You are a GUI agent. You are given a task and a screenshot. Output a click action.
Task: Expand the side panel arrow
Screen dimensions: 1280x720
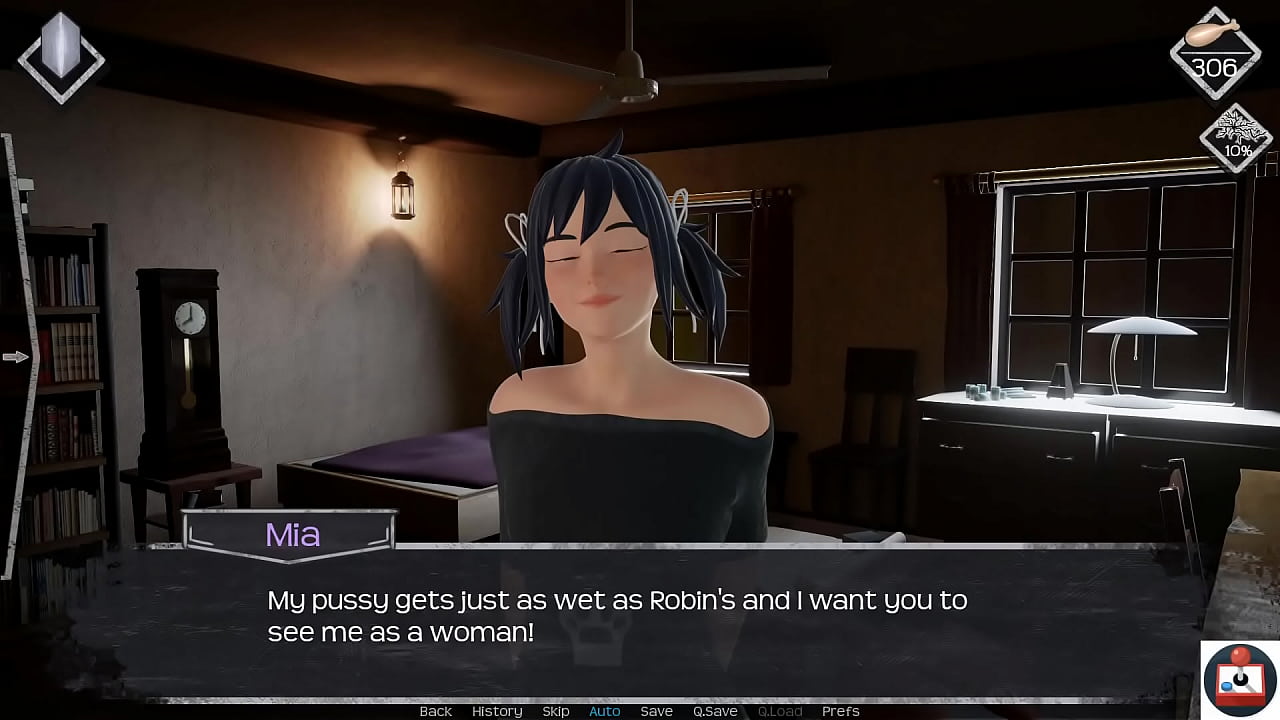(16, 357)
